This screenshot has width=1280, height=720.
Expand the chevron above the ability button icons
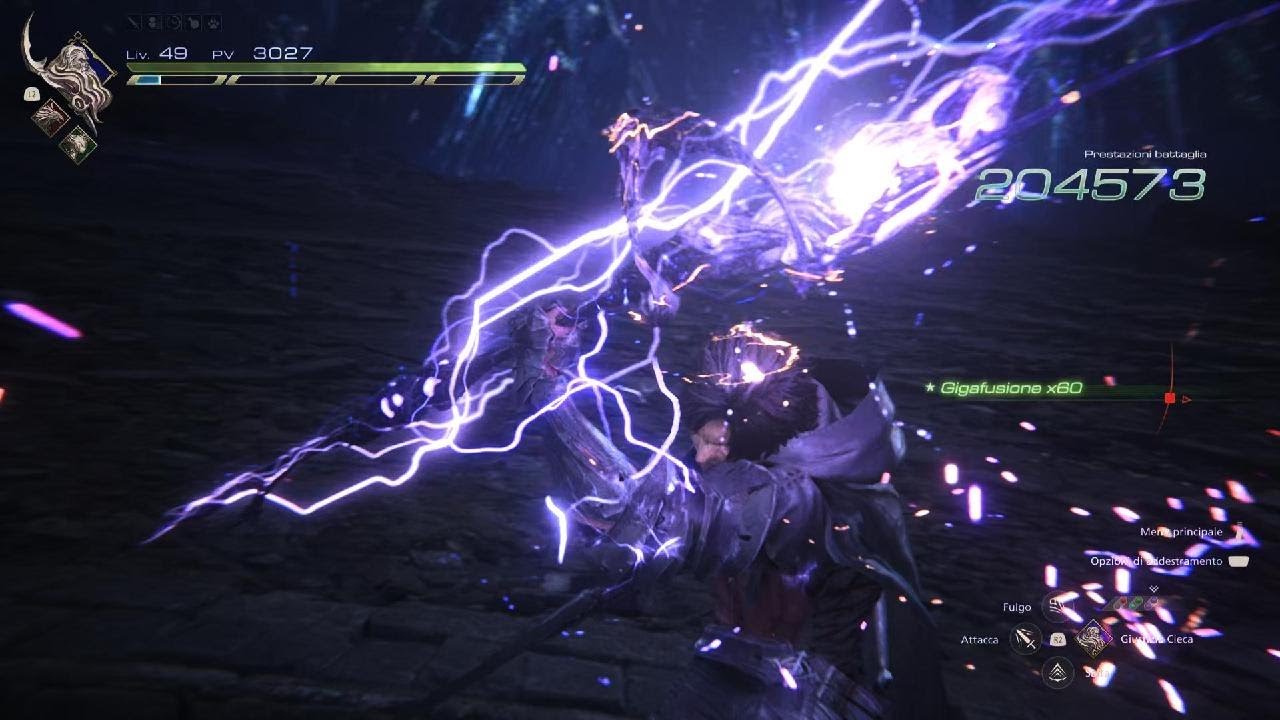tap(1153, 589)
